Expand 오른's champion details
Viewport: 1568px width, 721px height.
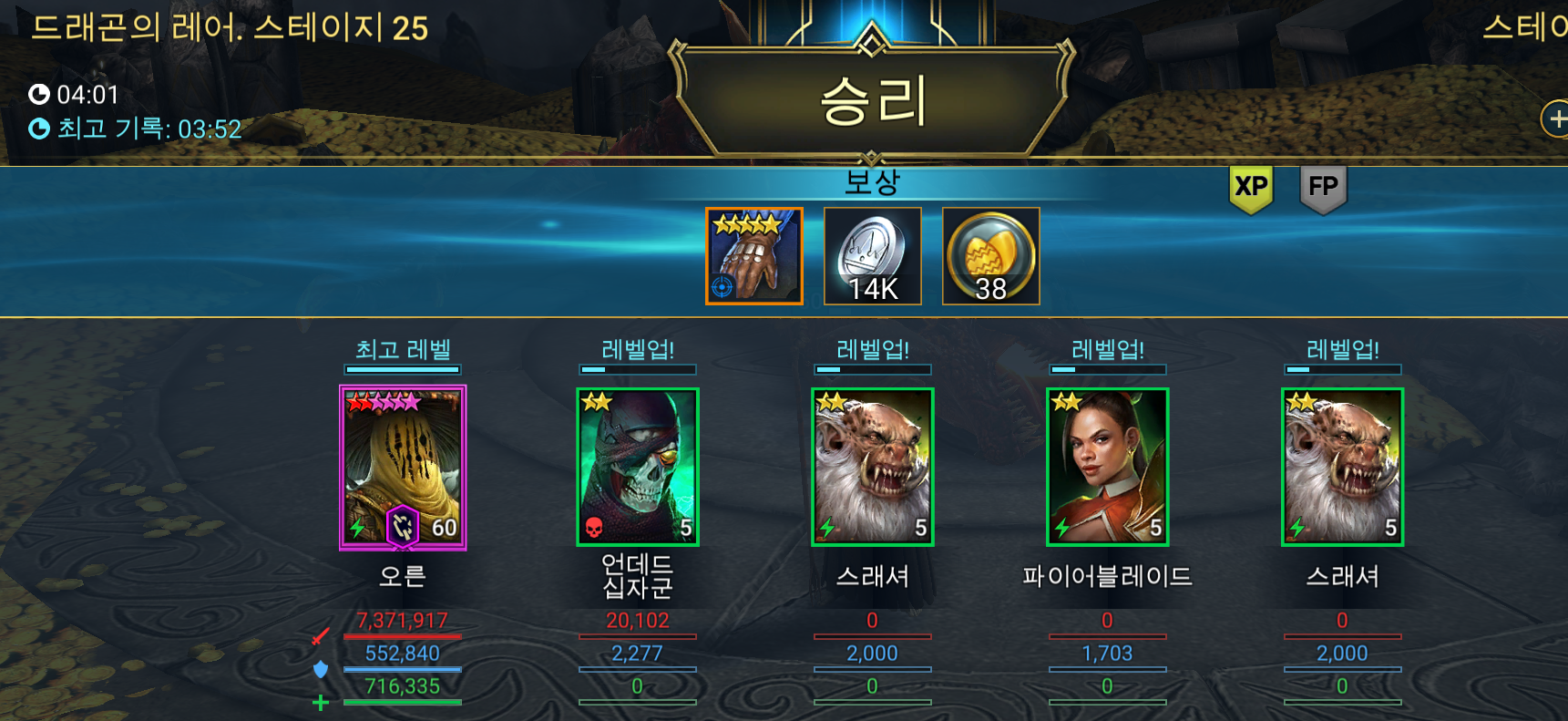pyautogui.click(x=403, y=467)
